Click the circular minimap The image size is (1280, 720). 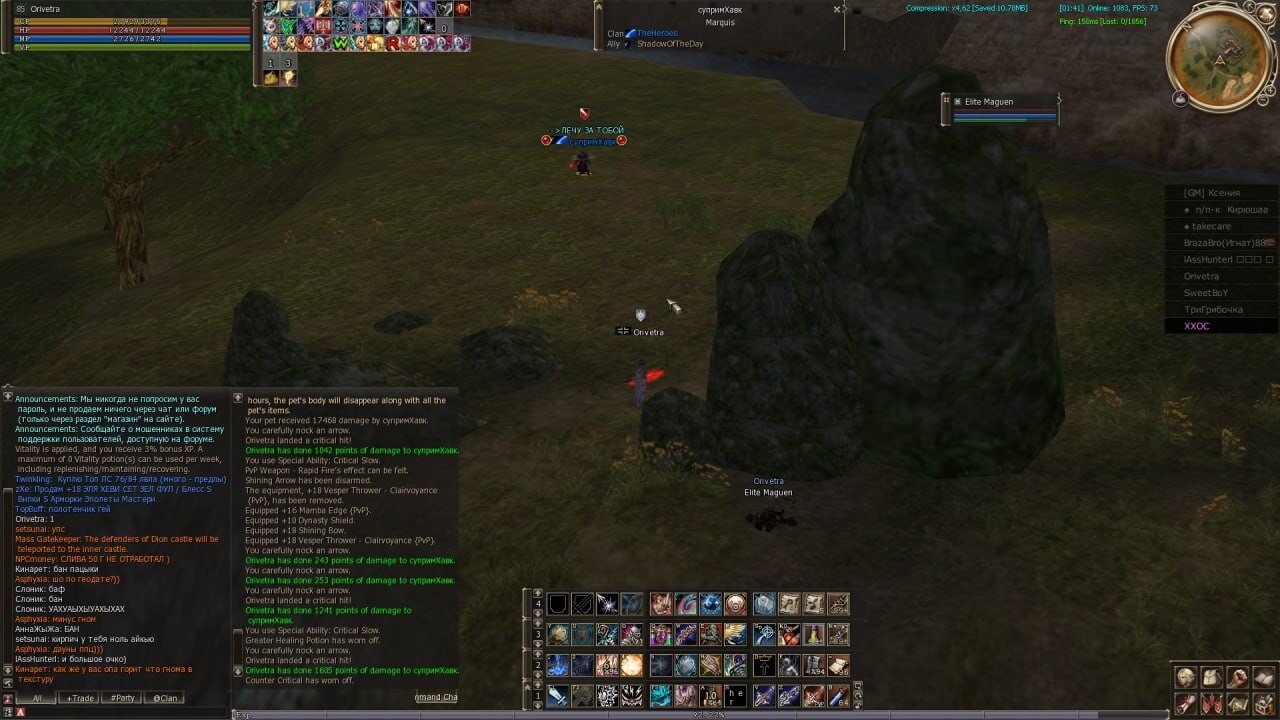pos(1219,61)
